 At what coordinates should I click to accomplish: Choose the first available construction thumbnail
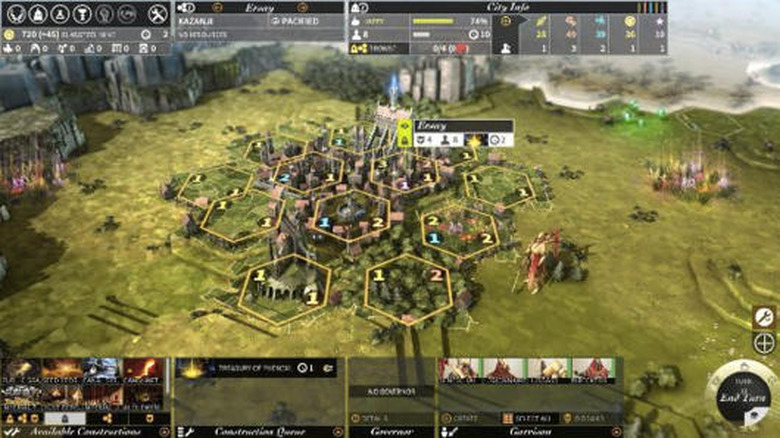[x=21, y=371]
